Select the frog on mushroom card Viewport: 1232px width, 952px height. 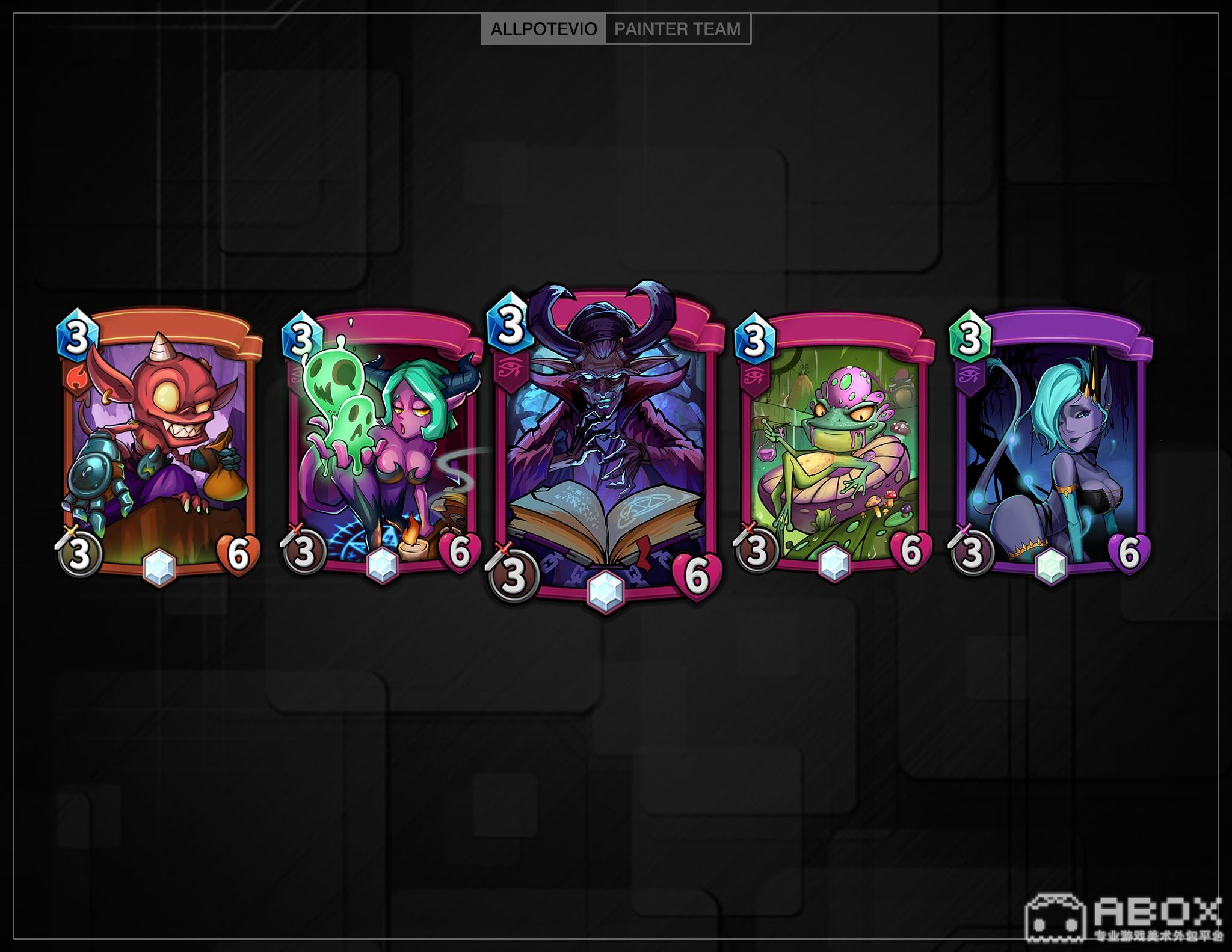(833, 445)
